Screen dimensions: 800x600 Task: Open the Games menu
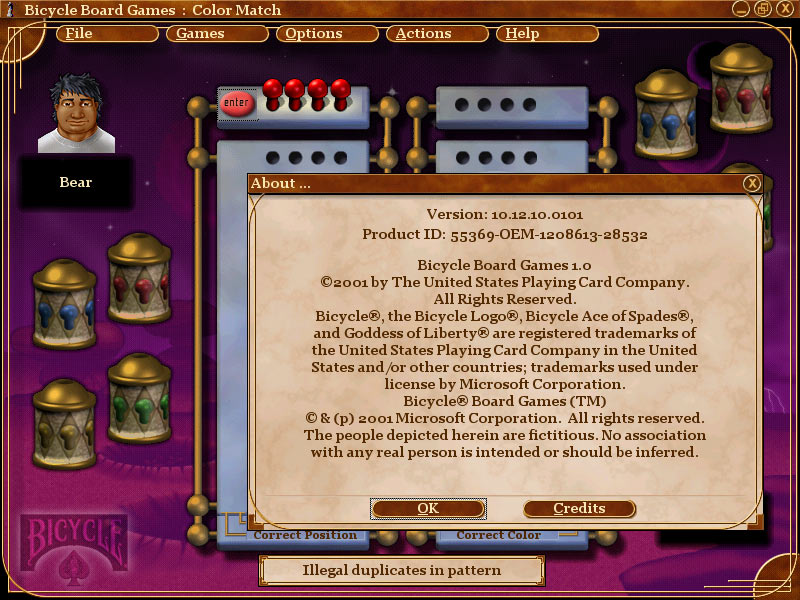coord(216,34)
